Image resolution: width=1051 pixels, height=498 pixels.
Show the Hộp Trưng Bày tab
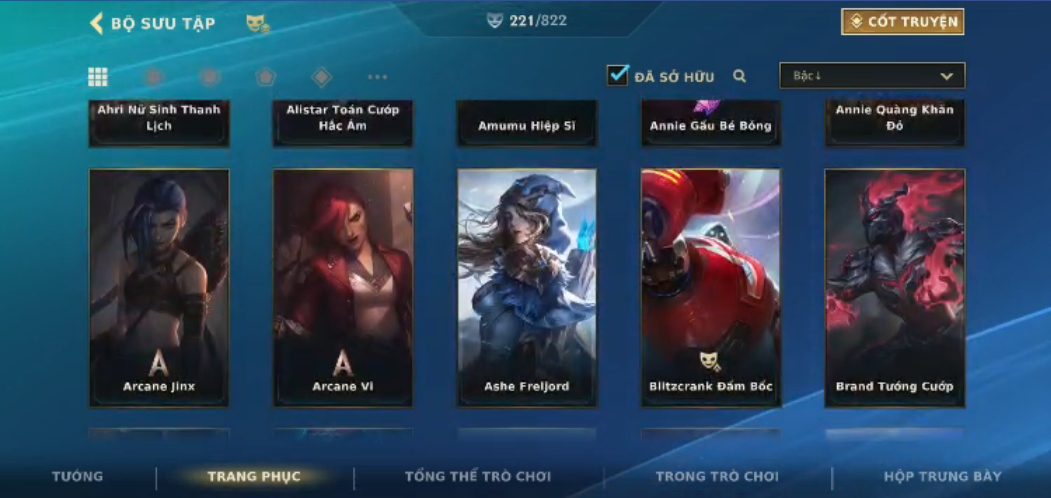(x=942, y=477)
